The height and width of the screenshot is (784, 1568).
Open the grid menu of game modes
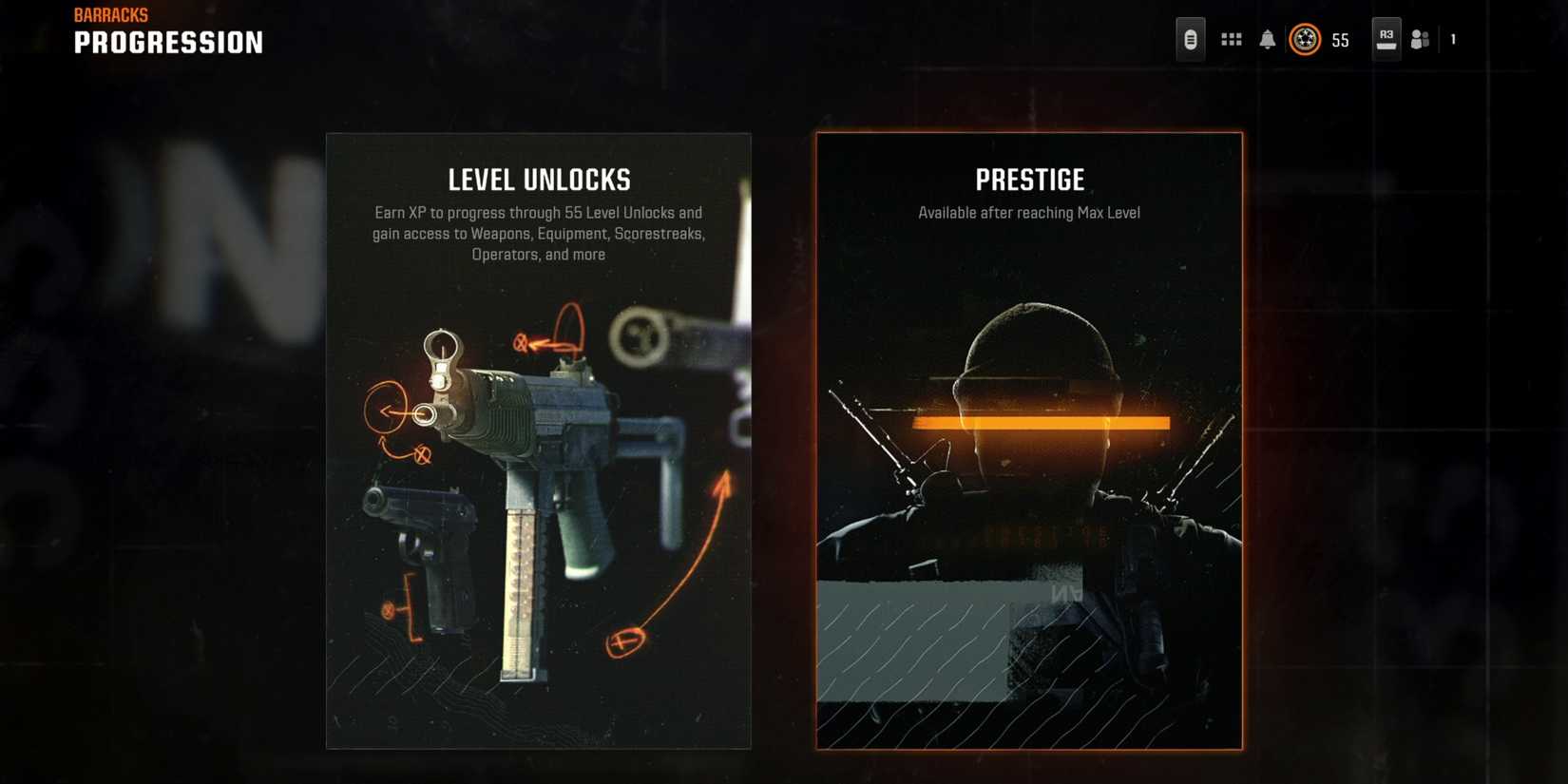(1231, 39)
